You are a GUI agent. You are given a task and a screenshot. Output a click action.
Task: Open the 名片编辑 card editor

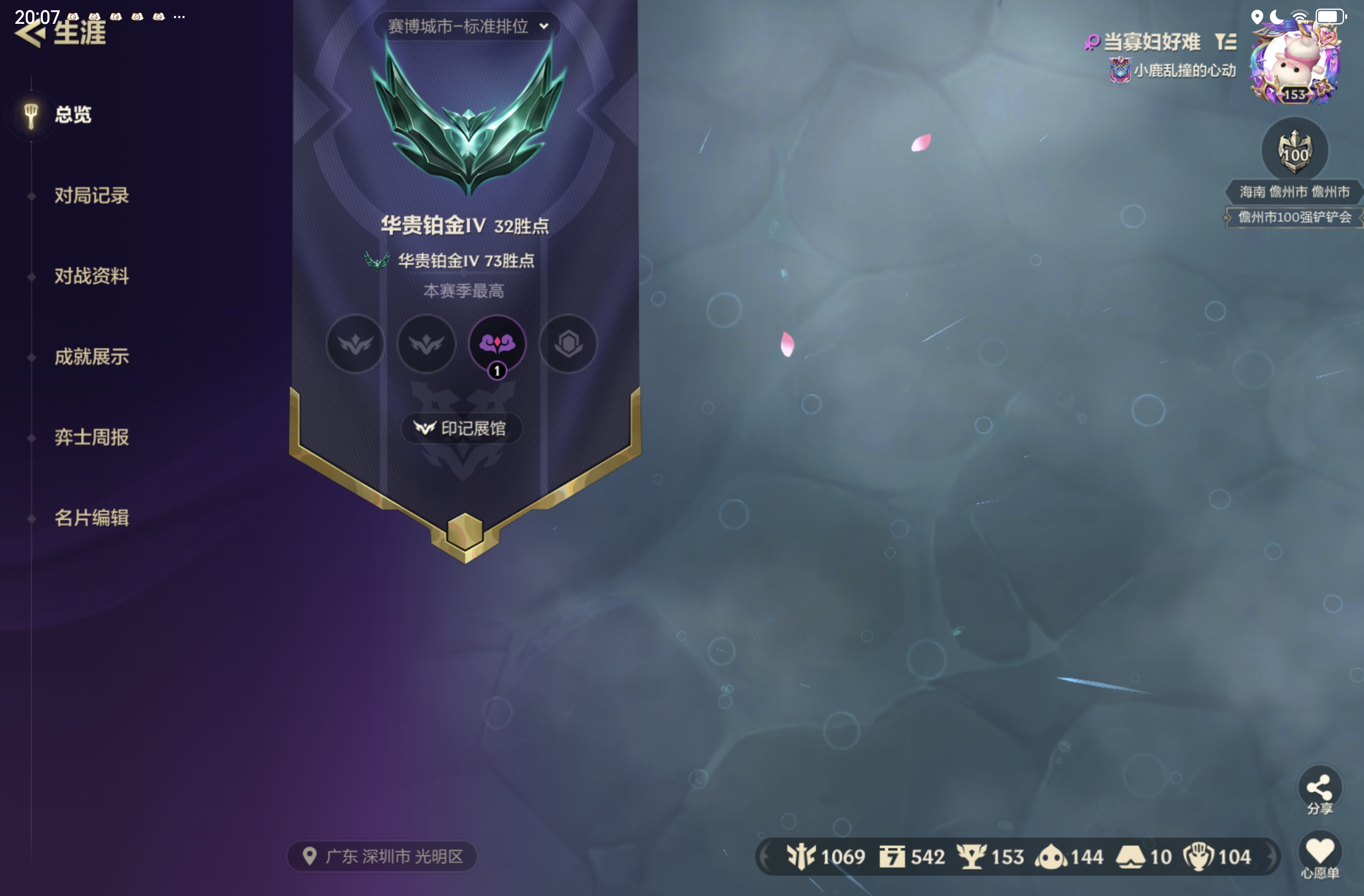tap(92, 517)
